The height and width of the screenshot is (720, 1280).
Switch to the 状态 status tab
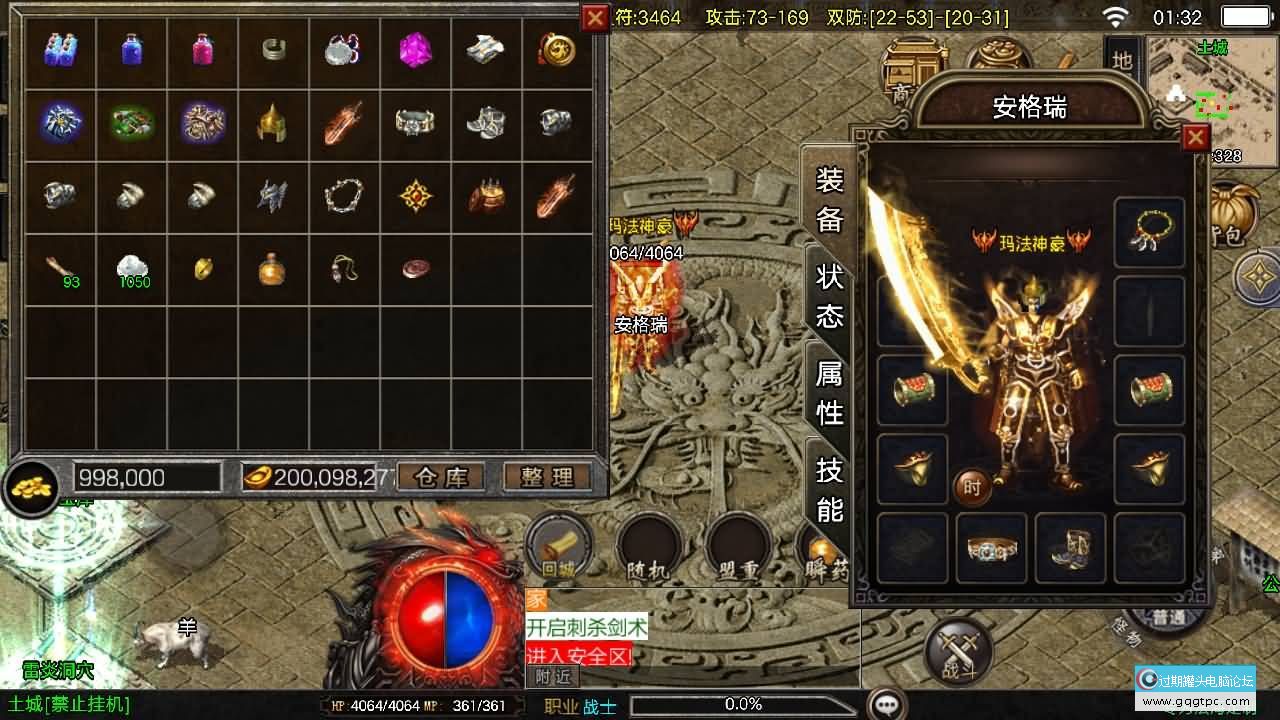coord(829,296)
